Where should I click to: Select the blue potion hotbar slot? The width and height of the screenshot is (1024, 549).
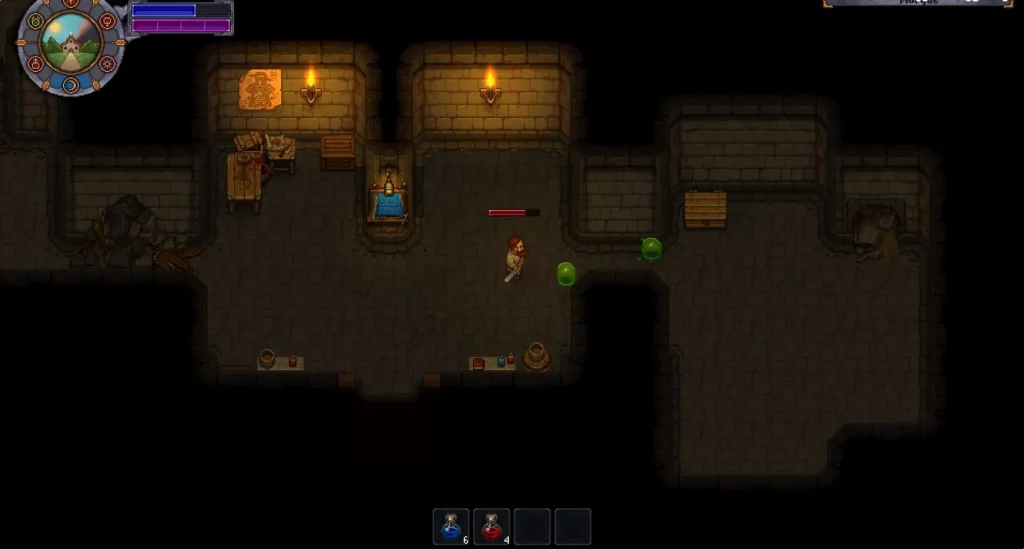[451, 526]
